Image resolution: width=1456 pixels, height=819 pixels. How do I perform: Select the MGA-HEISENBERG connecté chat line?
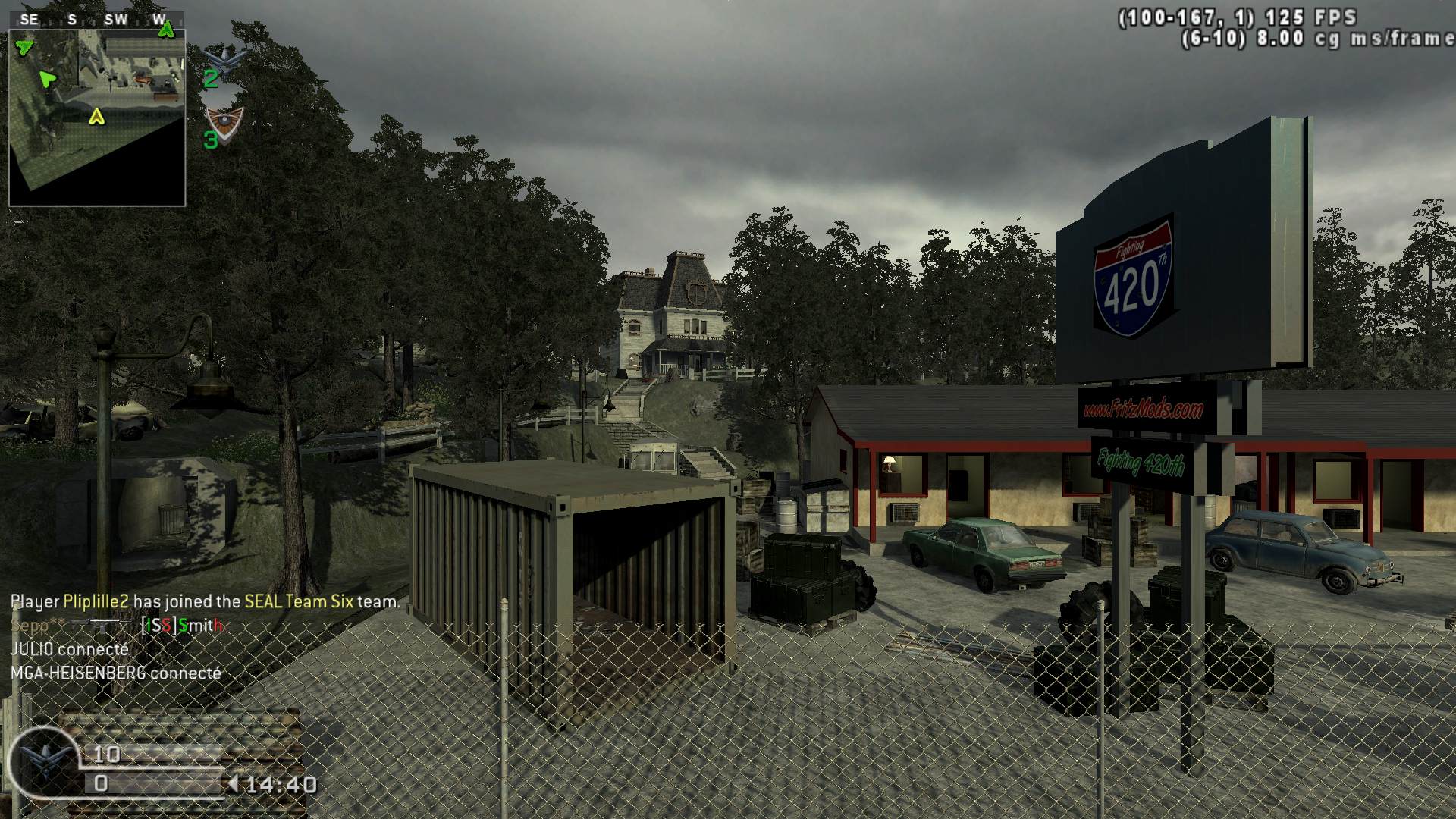pos(116,673)
